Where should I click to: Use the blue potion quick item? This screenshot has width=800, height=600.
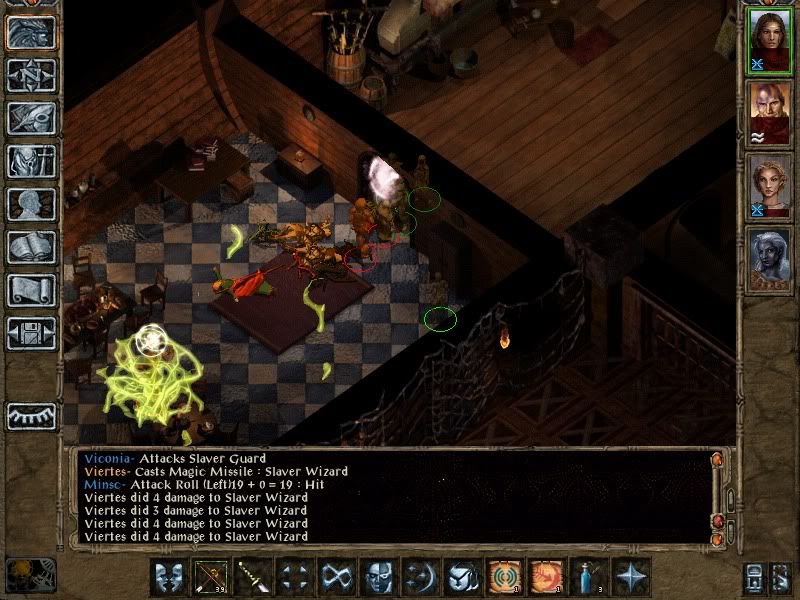588,577
